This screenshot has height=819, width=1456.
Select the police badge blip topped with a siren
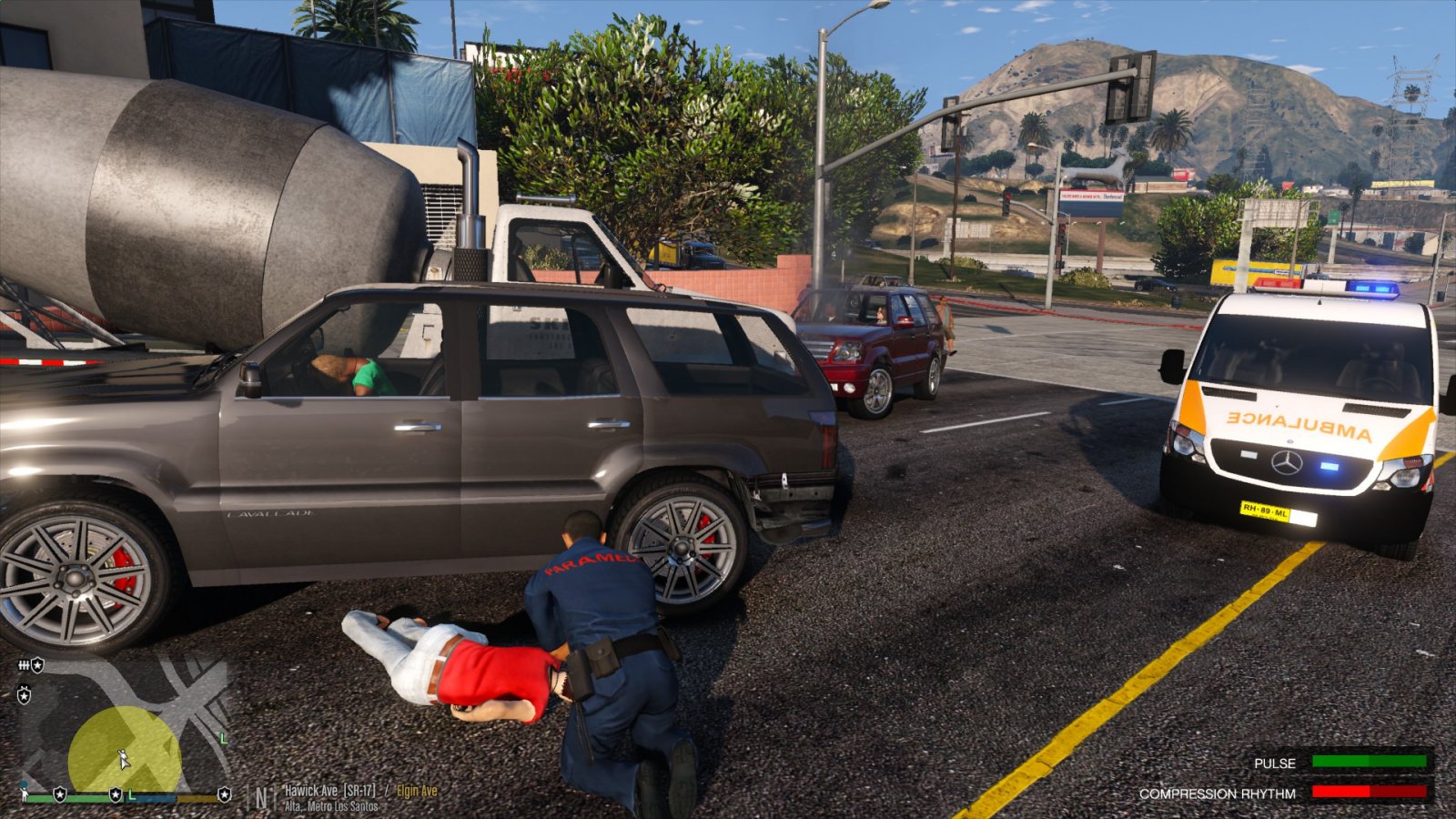coord(25,696)
